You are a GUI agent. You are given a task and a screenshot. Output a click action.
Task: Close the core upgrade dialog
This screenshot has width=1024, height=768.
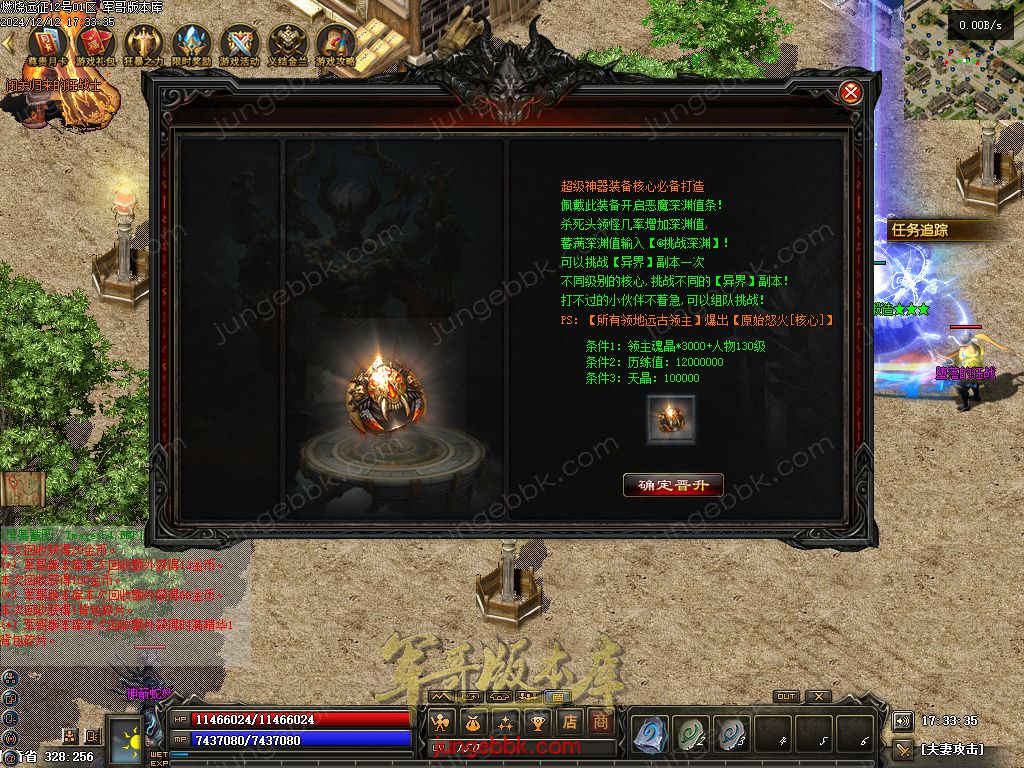(x=851, y=93)
